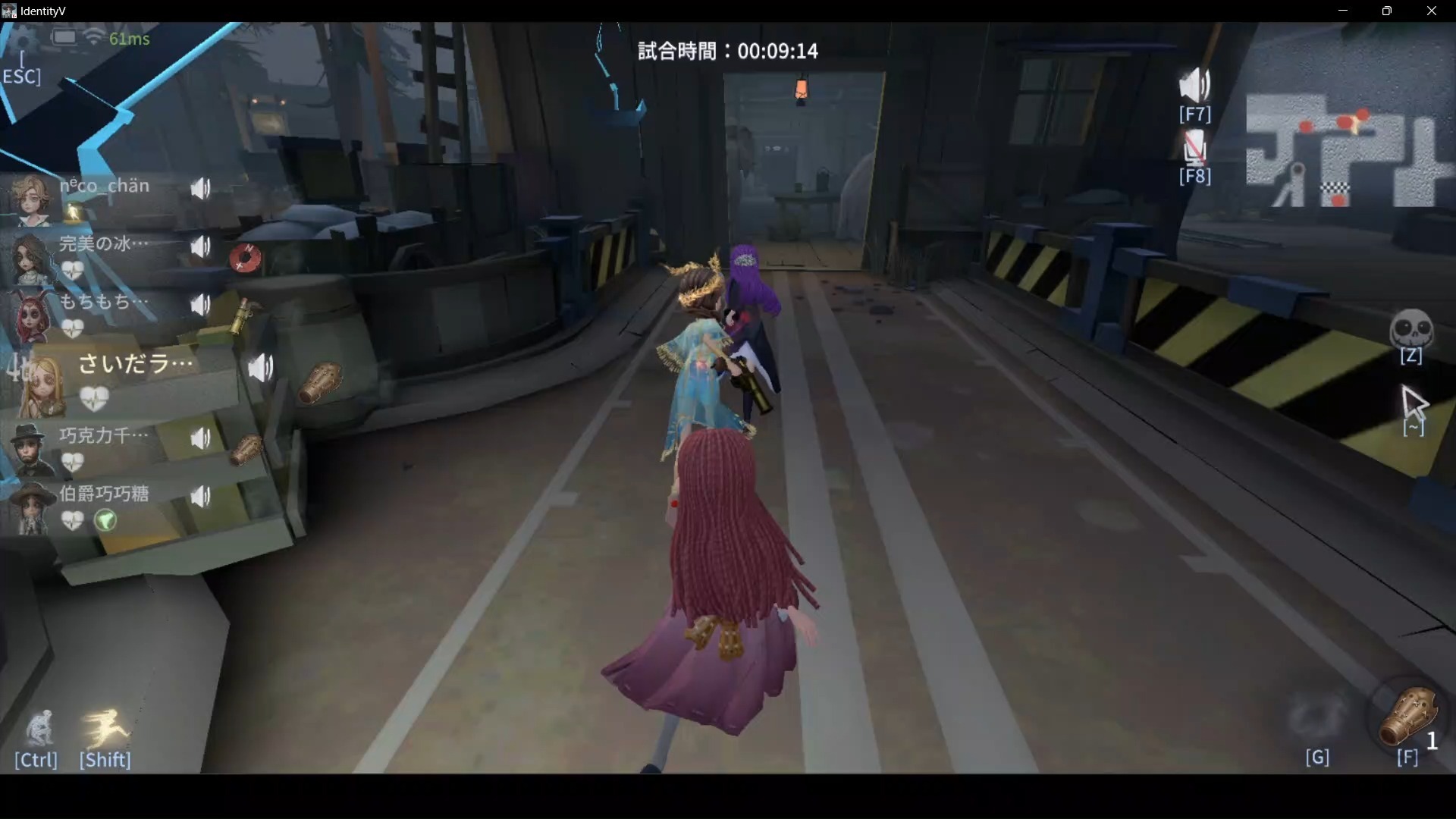Viewport: 1456px width, 819px height.
Task: Click the green marker icon under 伯爵巧巧糖
Action: point(106,521)
